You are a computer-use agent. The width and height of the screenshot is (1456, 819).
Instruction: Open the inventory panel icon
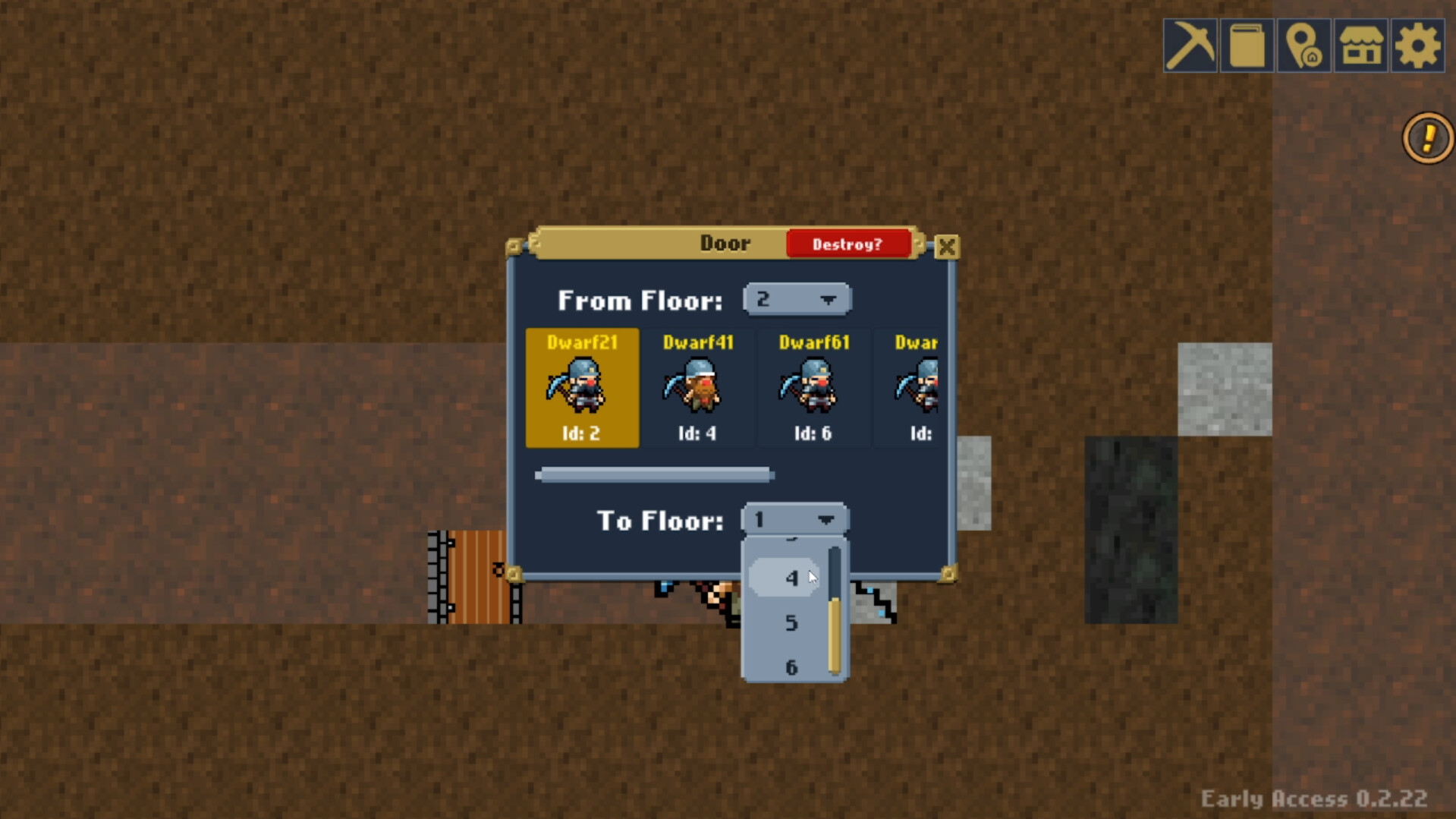click(1247, 46)
